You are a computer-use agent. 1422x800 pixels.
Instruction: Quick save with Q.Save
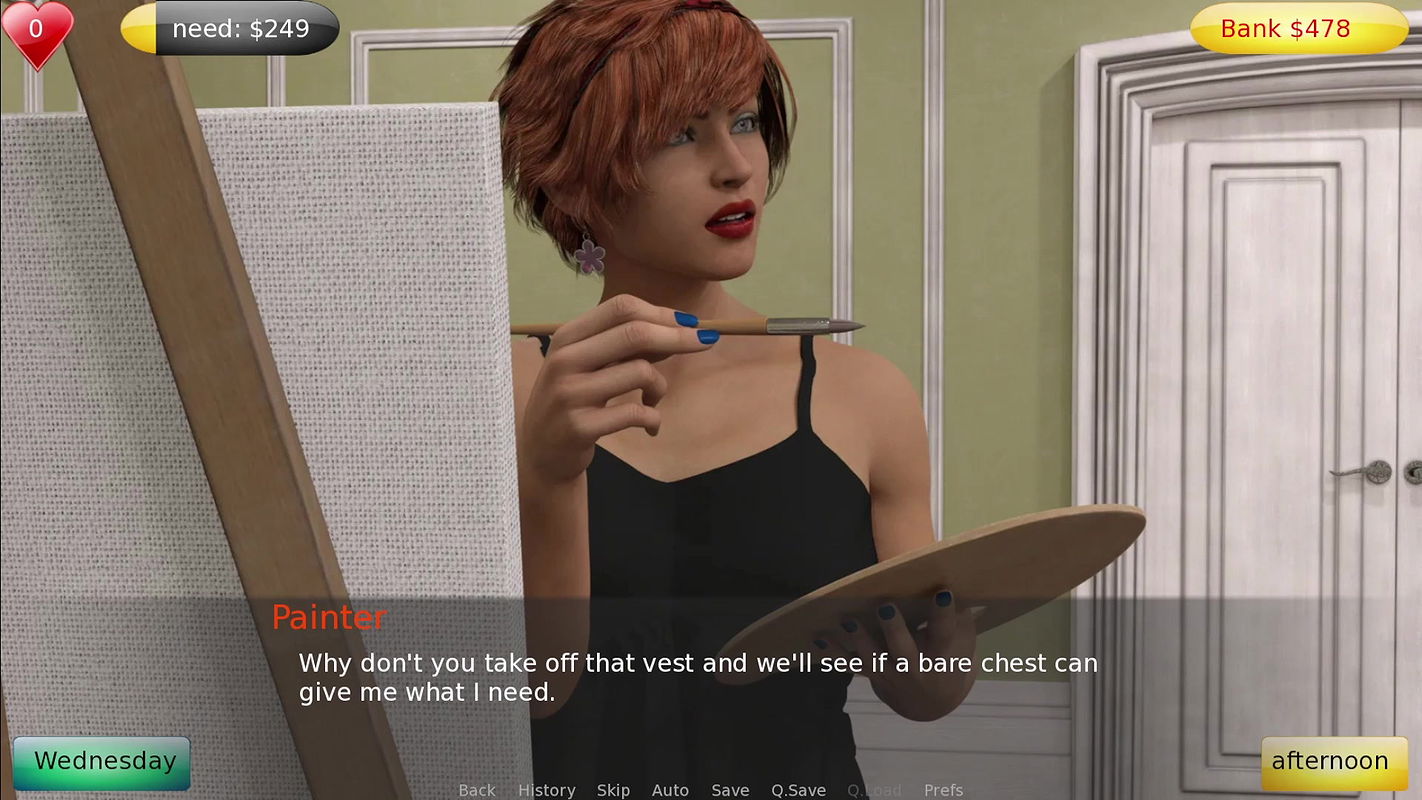798,790
